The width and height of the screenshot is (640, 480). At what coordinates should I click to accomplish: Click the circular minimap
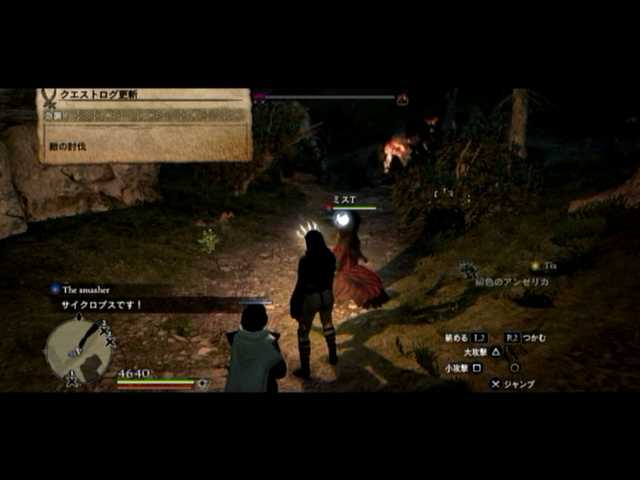tap(77, 349)
